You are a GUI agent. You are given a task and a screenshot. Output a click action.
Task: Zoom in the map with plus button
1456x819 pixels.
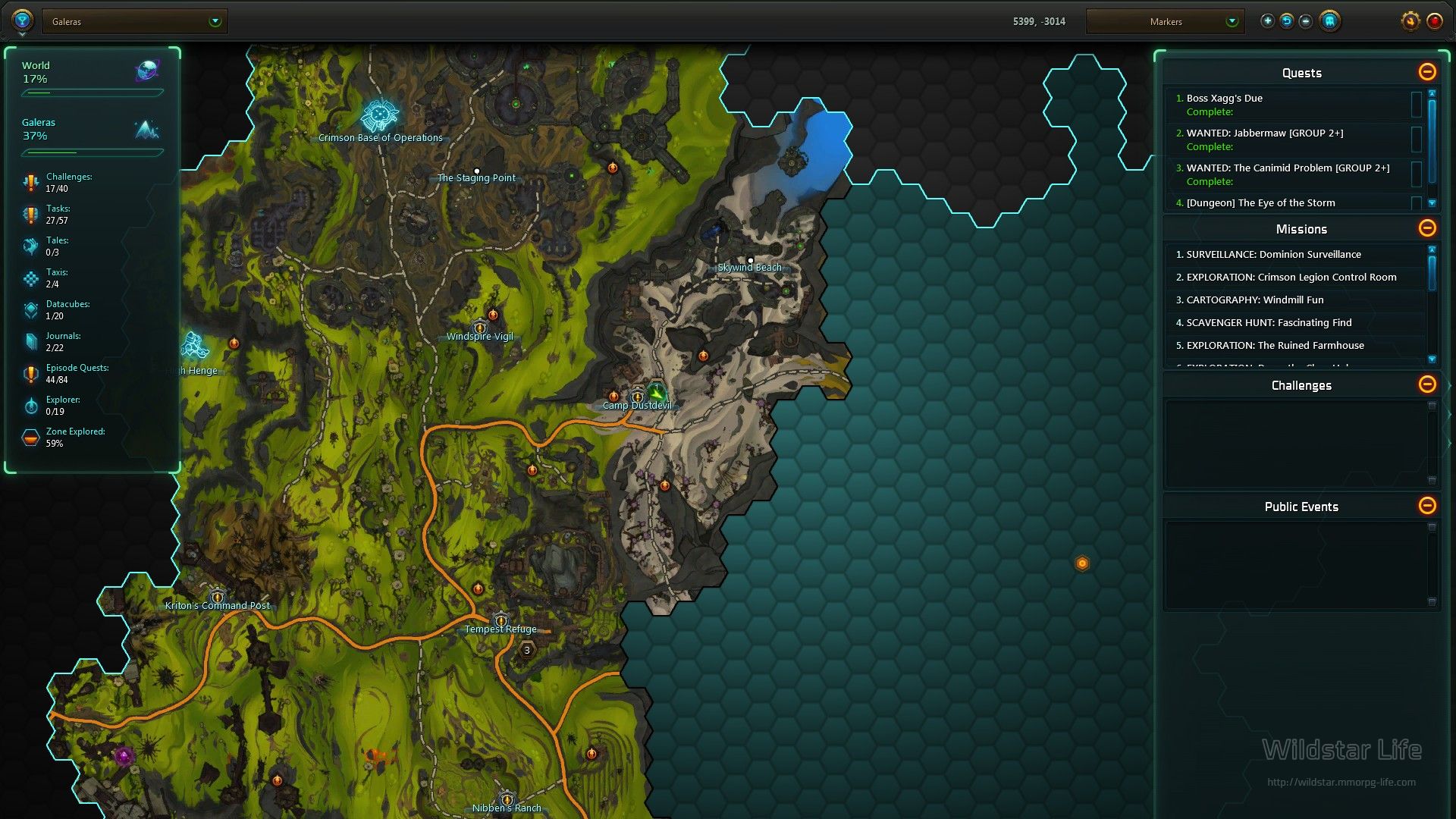[x=1267, y=21]
